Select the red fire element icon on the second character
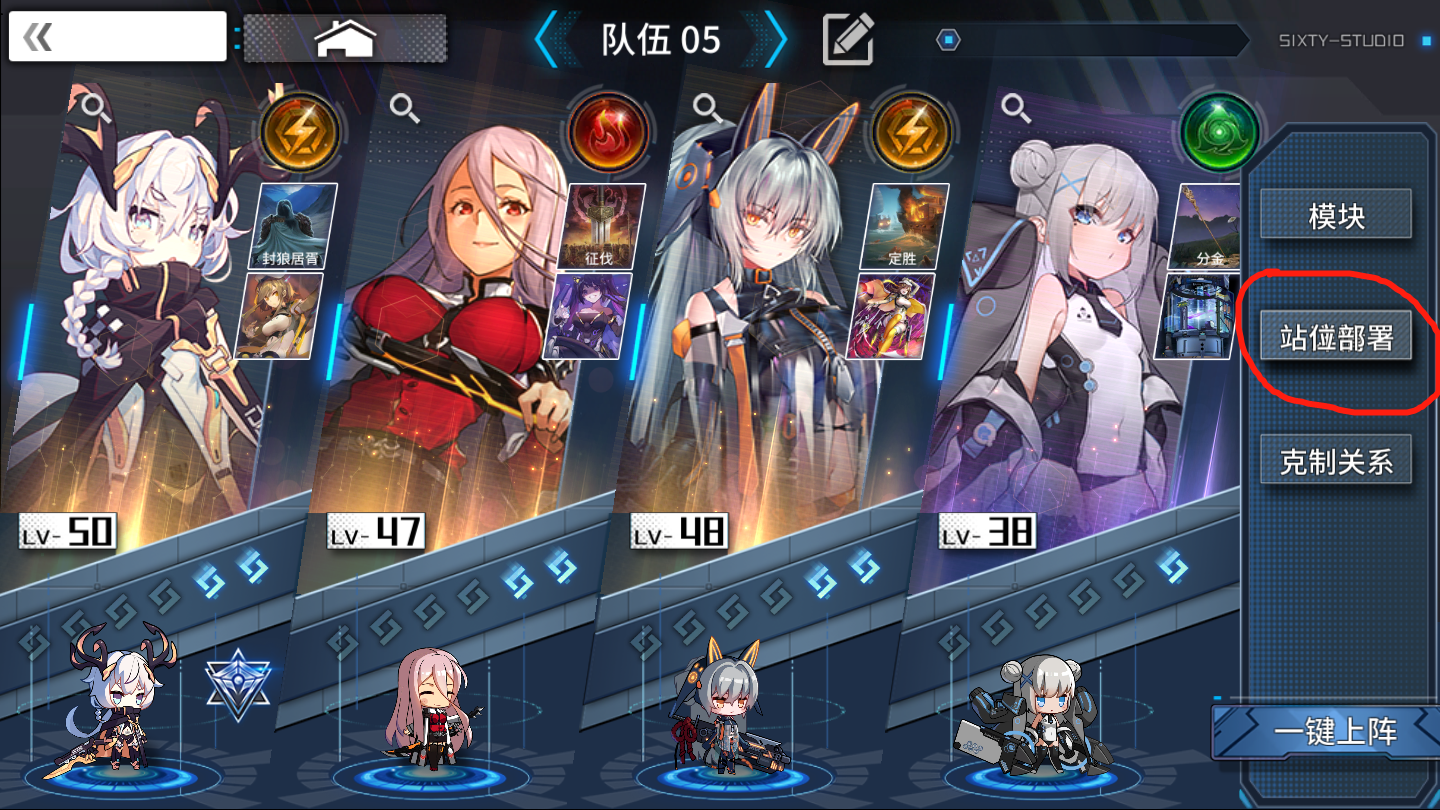 coord(609,131)
